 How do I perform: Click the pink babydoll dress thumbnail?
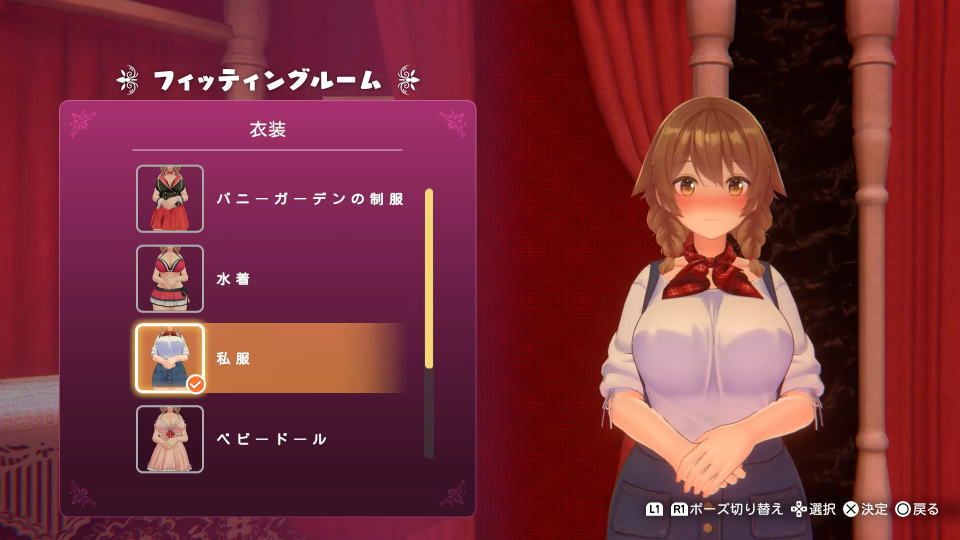[x=170, y=439]
